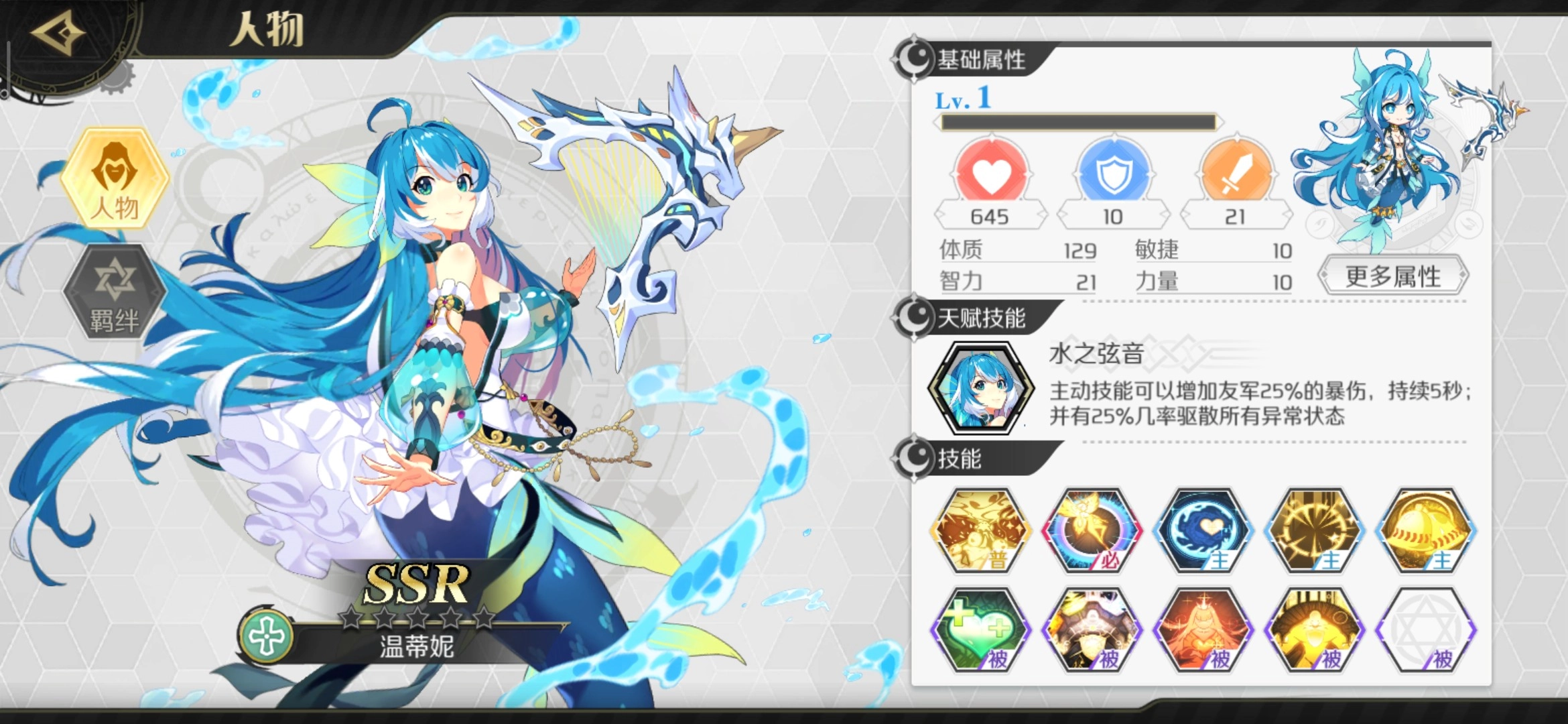Open 更多属性 to see more attributes

[1392, 276]
